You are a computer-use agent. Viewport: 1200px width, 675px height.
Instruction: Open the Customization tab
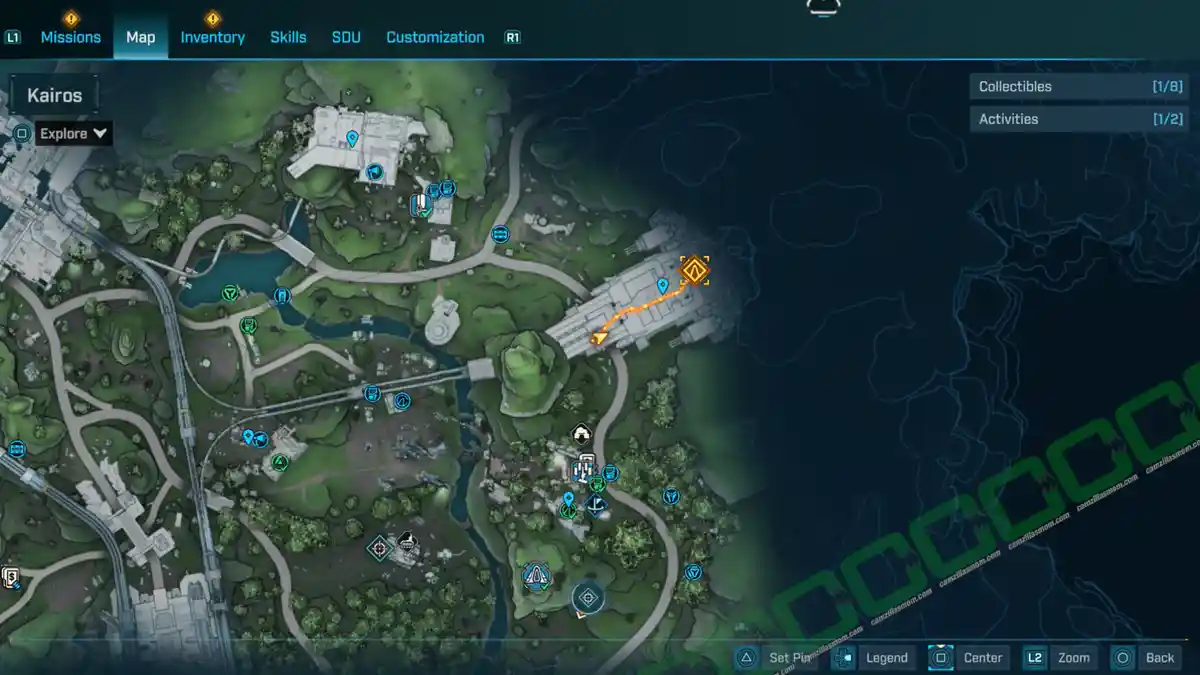point(435,37)
